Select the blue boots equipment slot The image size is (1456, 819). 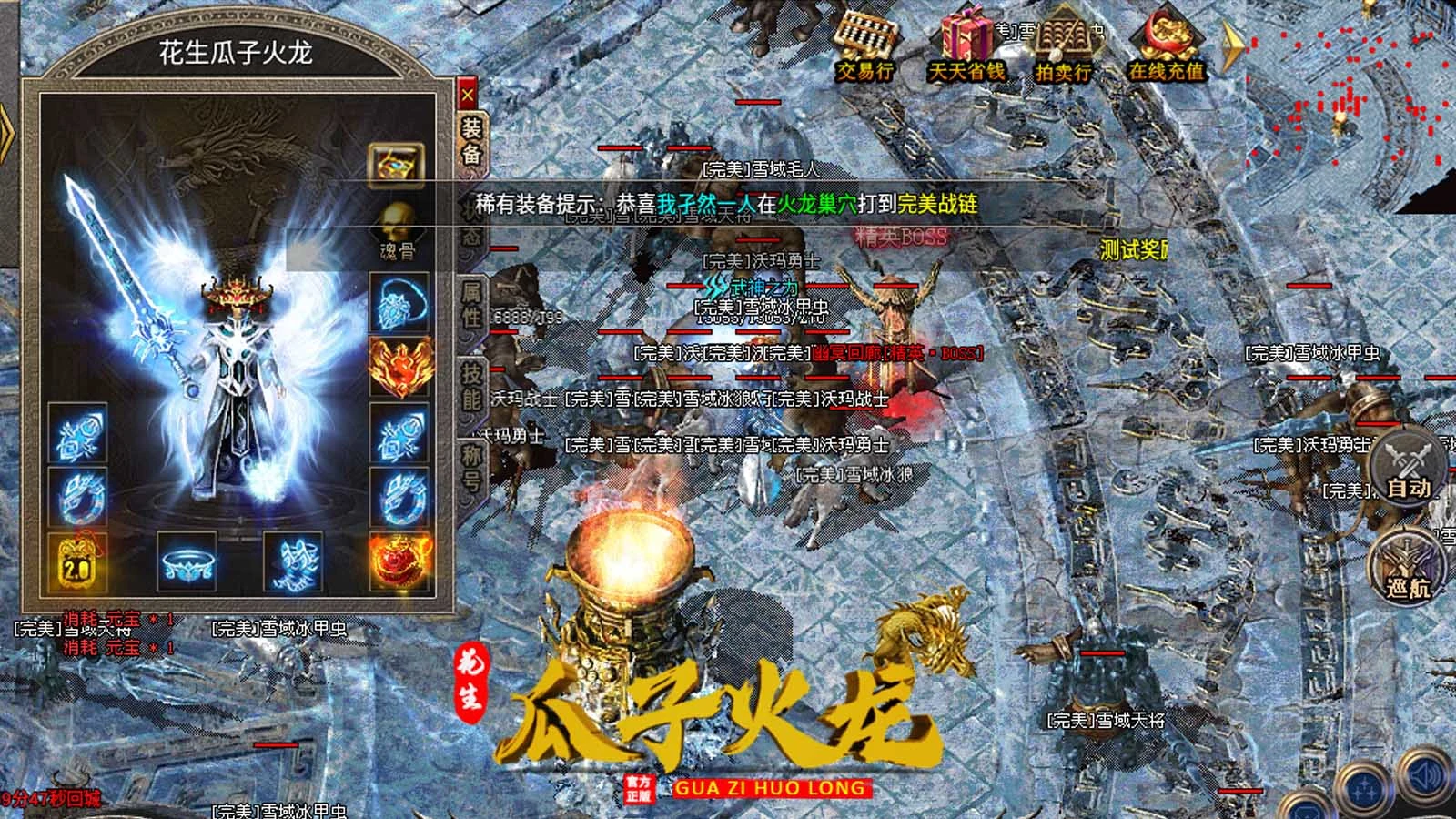(x=292, y=561)
